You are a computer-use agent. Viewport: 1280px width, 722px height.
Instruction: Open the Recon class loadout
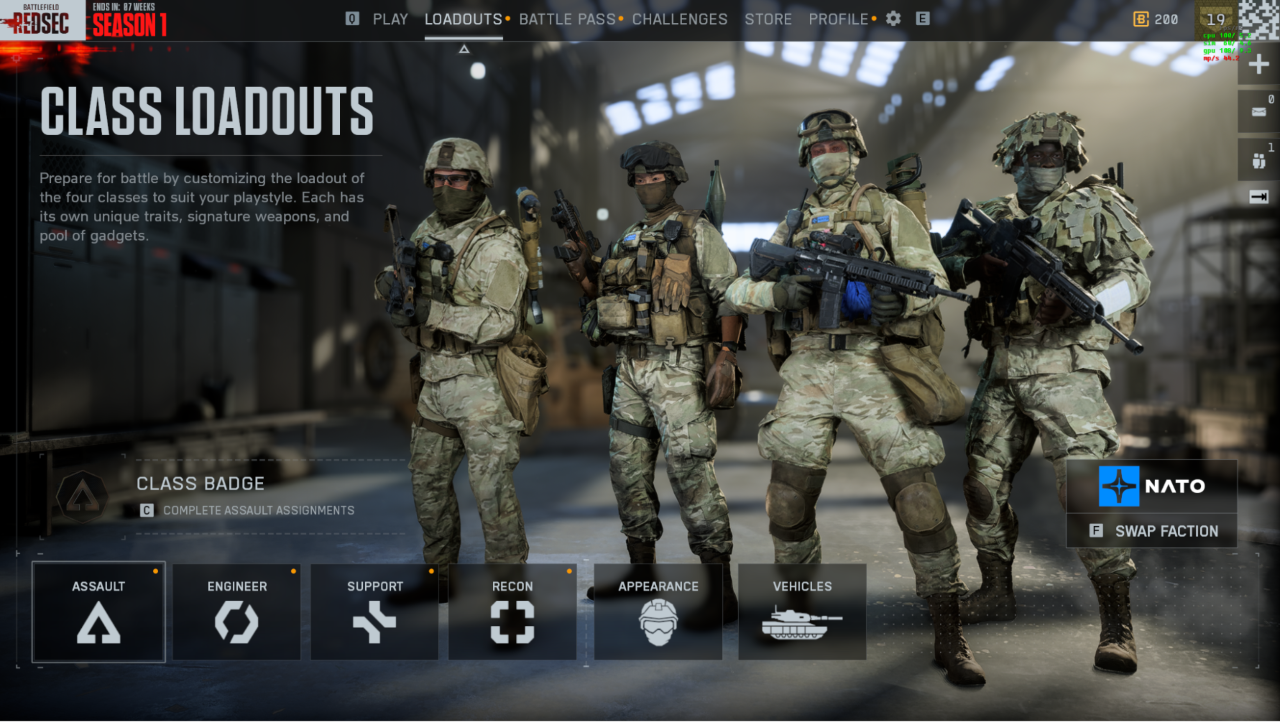tap(512, 611)
